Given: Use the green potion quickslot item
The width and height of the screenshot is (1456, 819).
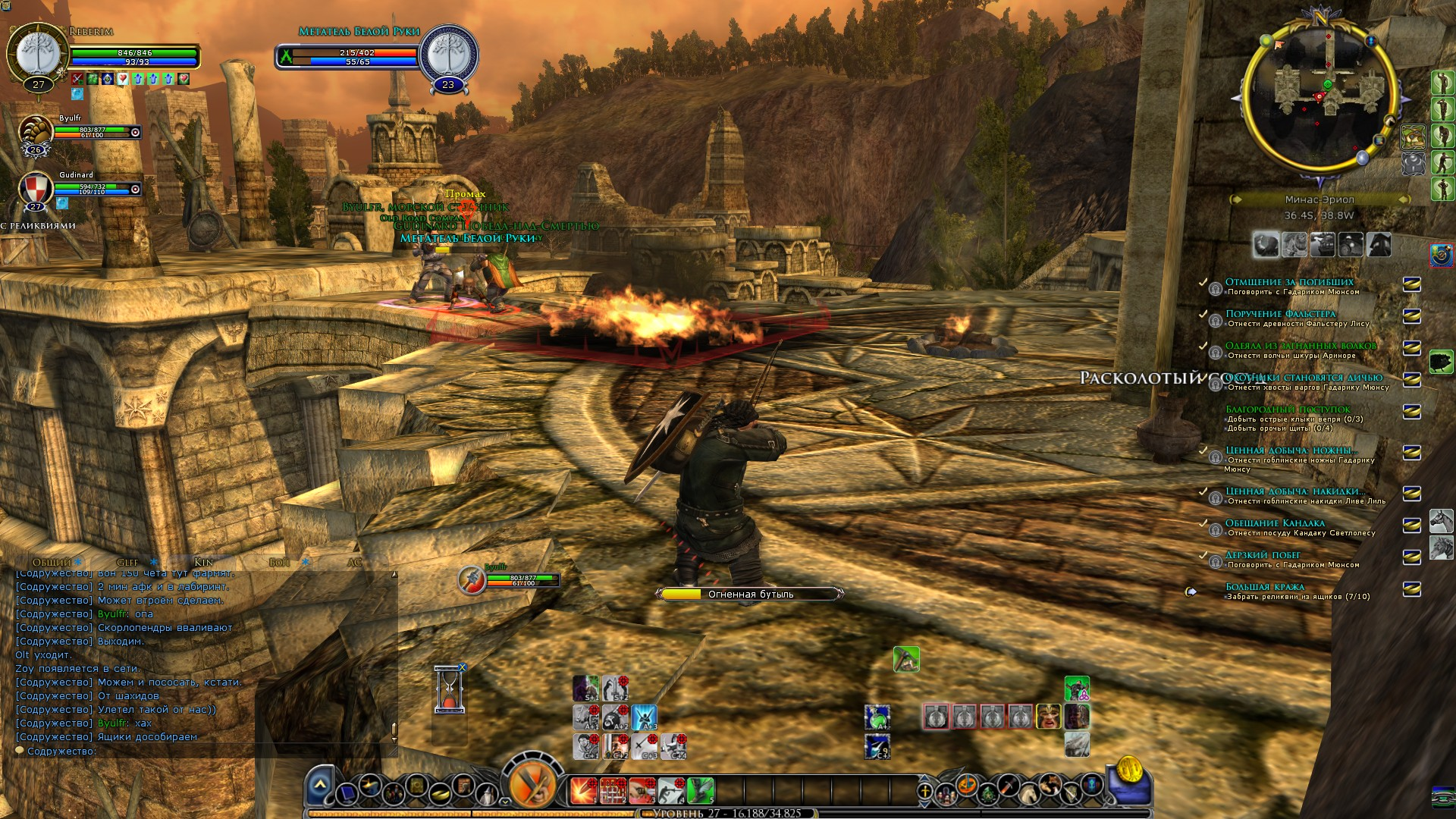Looking at the screenshot, I should coord(877,717).
